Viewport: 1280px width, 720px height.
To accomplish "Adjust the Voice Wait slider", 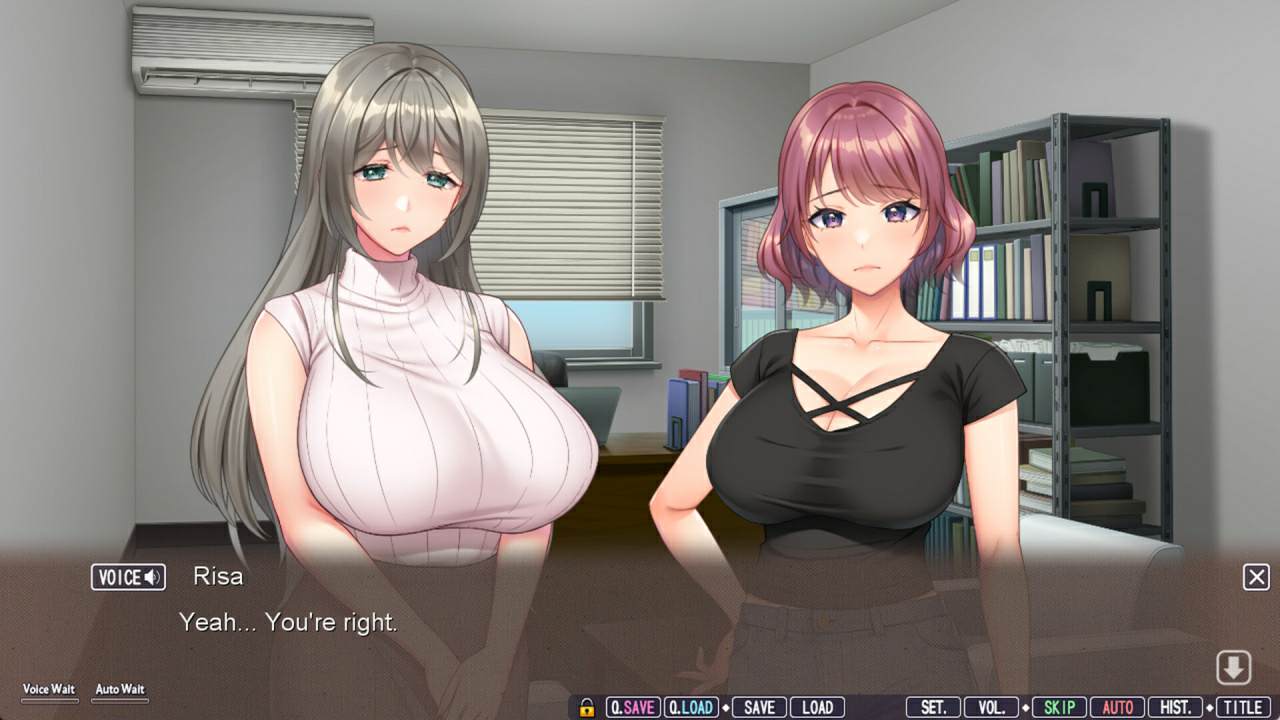I will 49,700.
